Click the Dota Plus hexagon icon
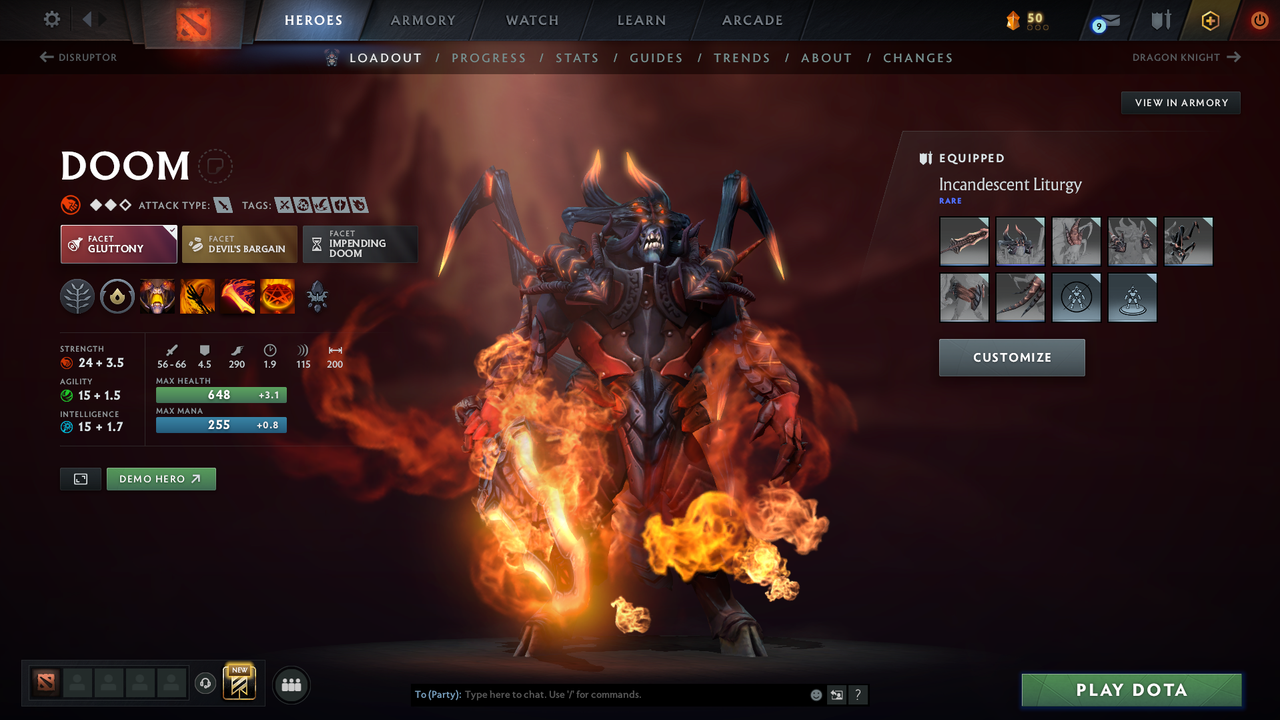 [1210, 20]
